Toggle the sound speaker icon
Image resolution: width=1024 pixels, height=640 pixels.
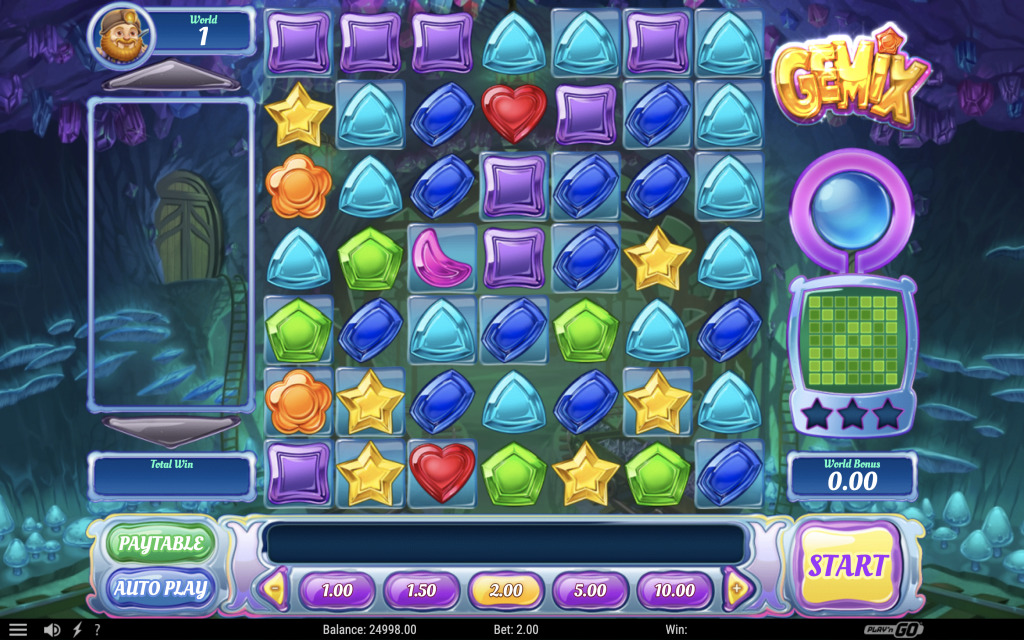52,630
